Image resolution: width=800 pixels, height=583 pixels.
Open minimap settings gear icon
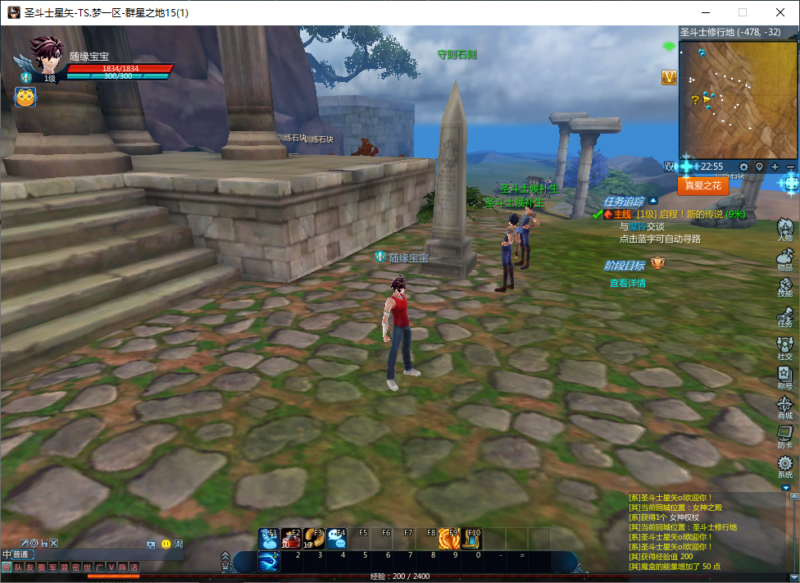coord(743,166)
